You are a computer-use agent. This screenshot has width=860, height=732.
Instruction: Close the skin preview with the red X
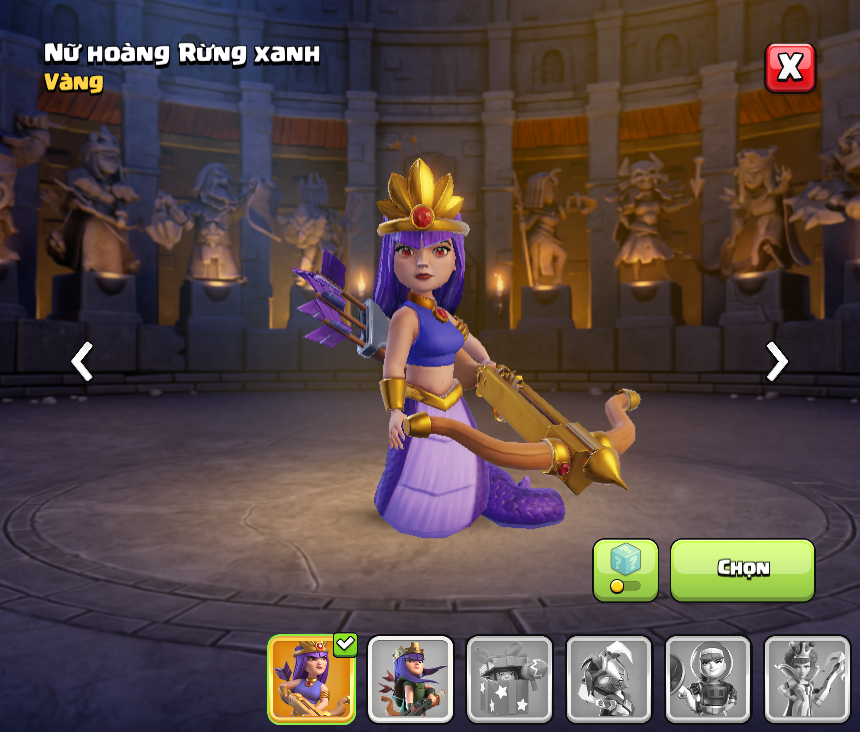(790, 68)
